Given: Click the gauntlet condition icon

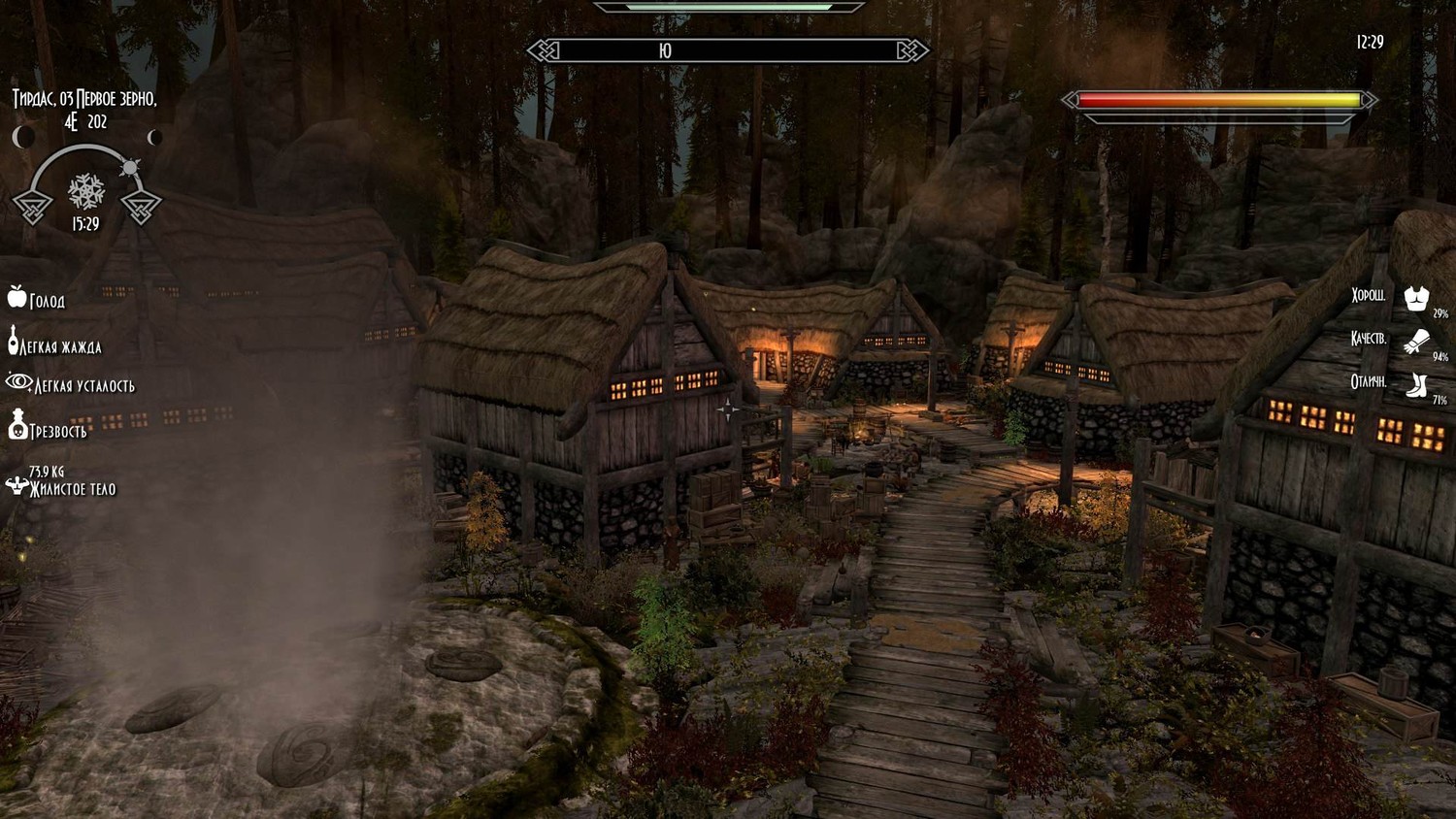Looking at the screenshot, I should coord(1416,341).
